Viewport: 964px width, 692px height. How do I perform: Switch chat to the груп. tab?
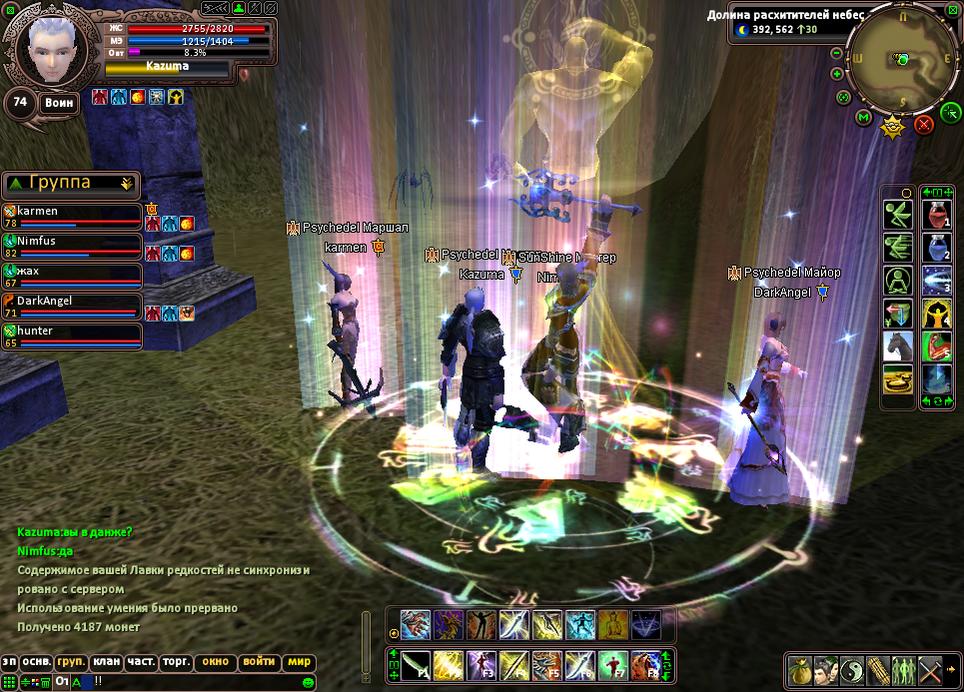tap(71, 662)
